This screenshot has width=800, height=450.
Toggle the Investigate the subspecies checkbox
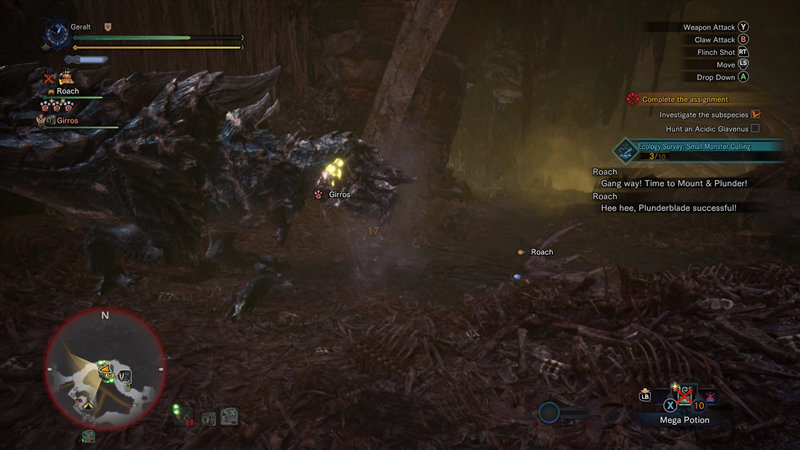[x=756, y=114]
